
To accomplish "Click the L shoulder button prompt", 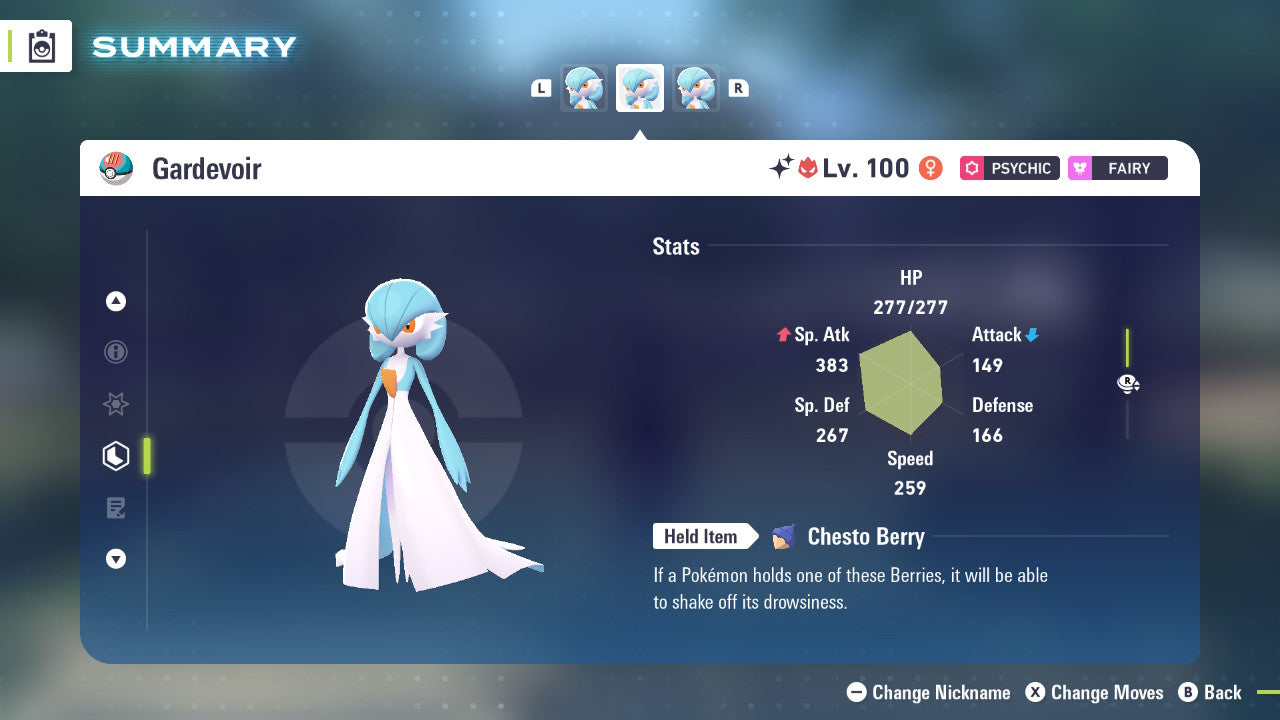I will point(541,87).
